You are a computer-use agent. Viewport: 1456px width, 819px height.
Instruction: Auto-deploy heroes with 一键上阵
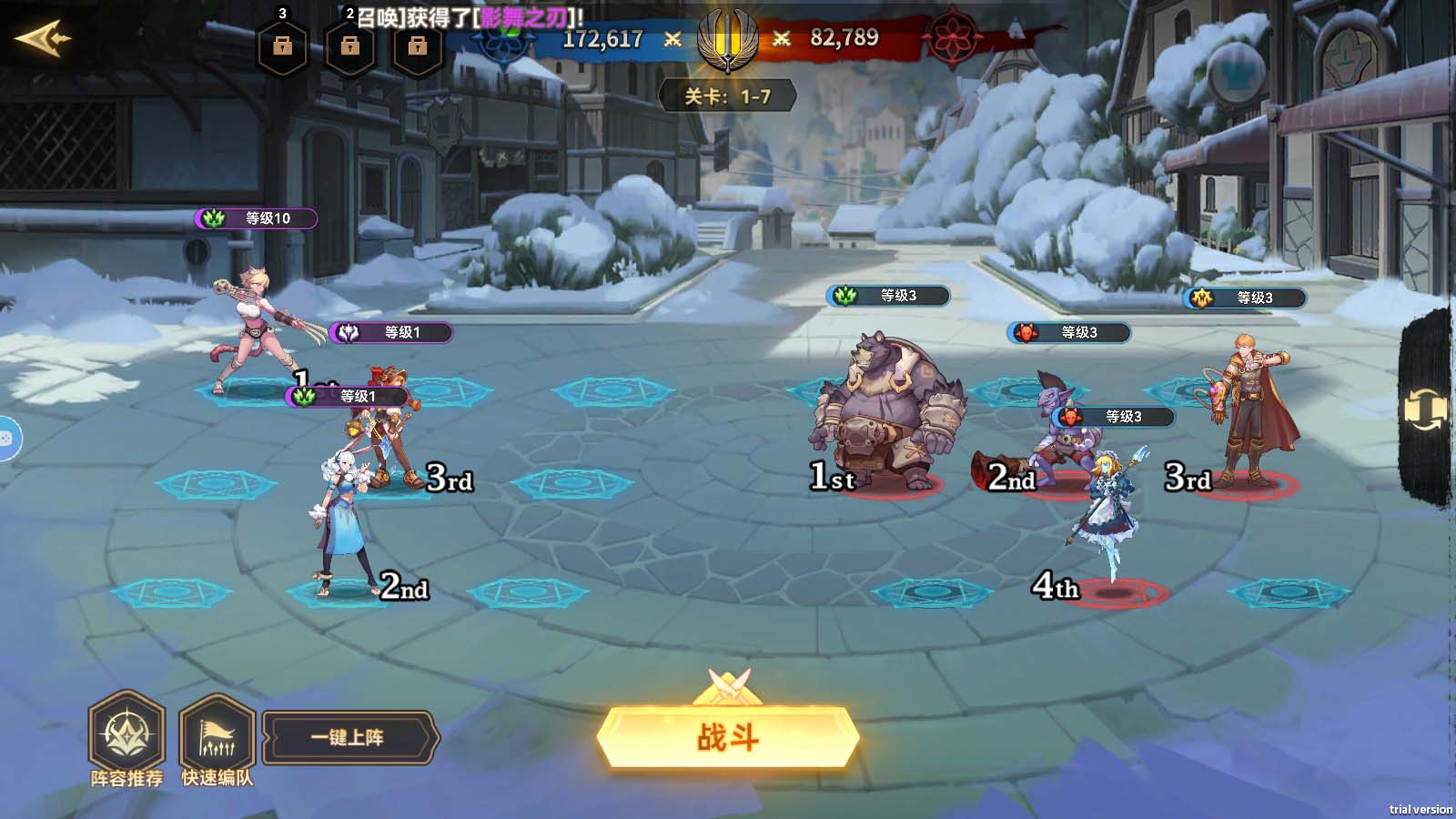(349, 737)
